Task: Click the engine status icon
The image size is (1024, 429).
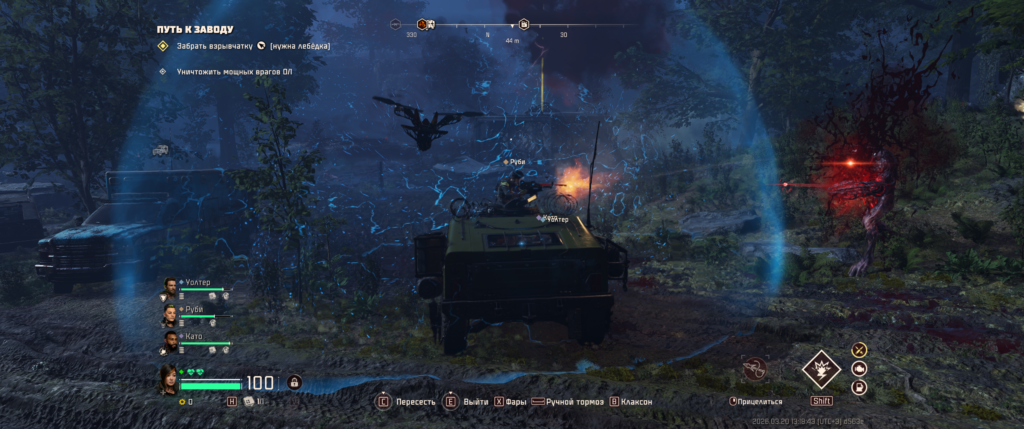Action: (x=858, y=369)
